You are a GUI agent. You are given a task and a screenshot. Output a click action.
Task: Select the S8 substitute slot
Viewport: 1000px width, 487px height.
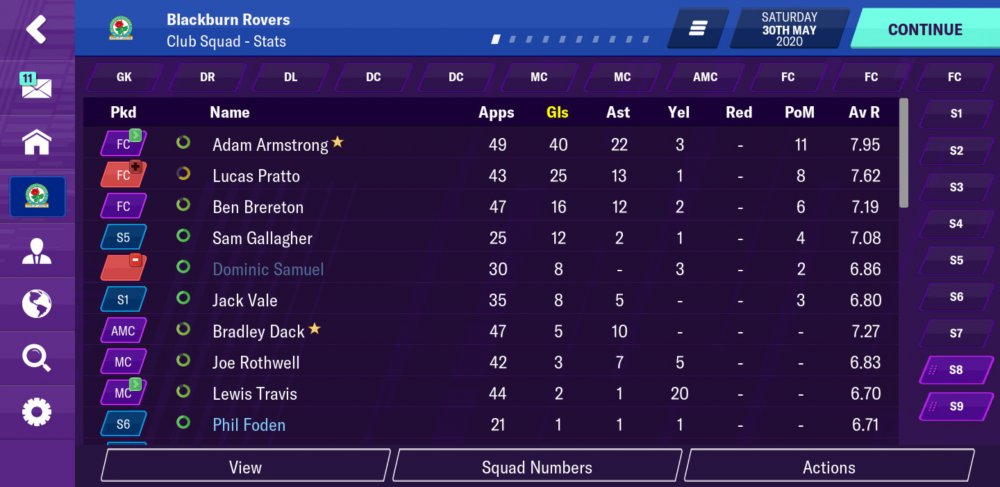[956, 370]
